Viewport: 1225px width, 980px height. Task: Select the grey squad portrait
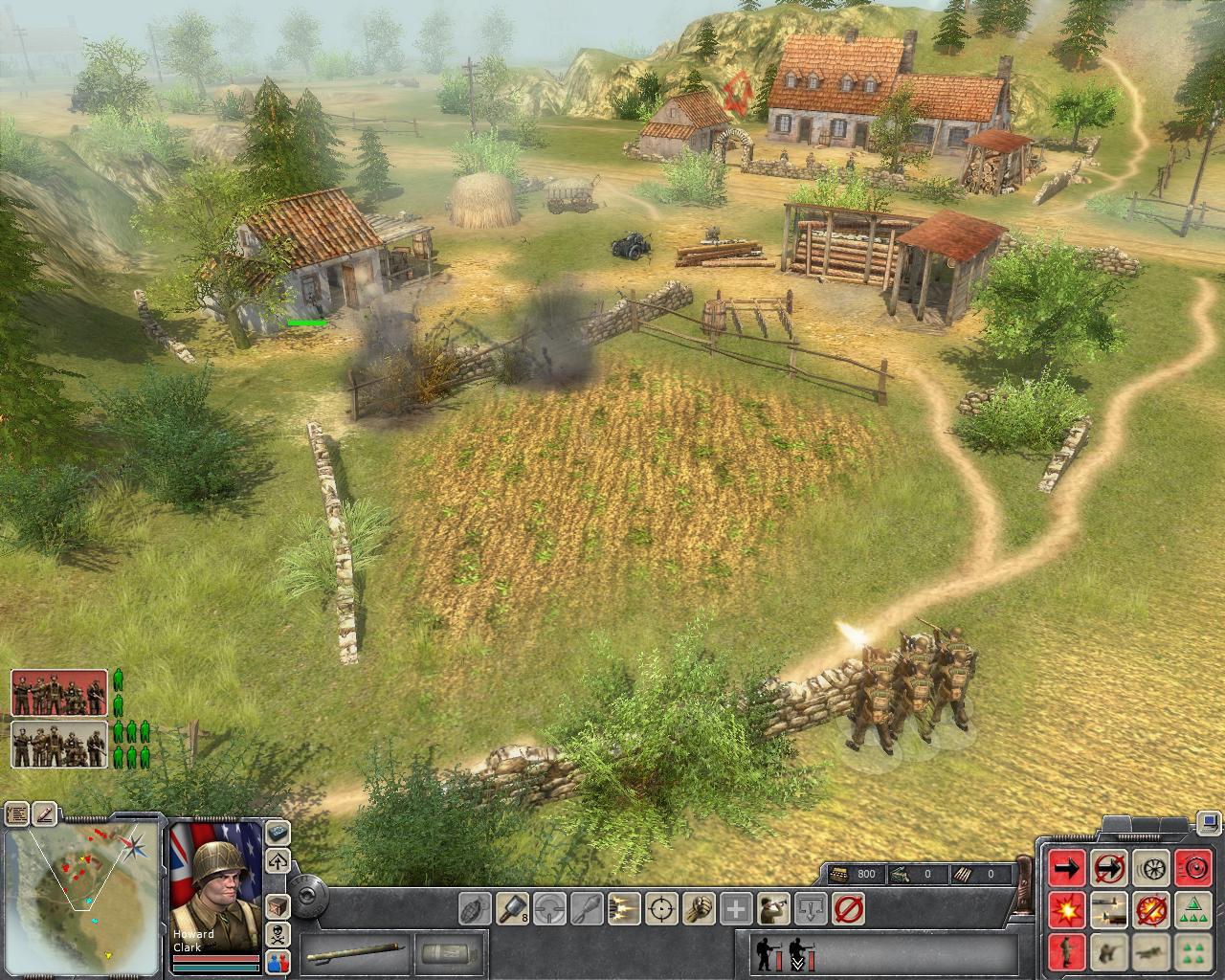pyautogui.click(x=59, y=745)
